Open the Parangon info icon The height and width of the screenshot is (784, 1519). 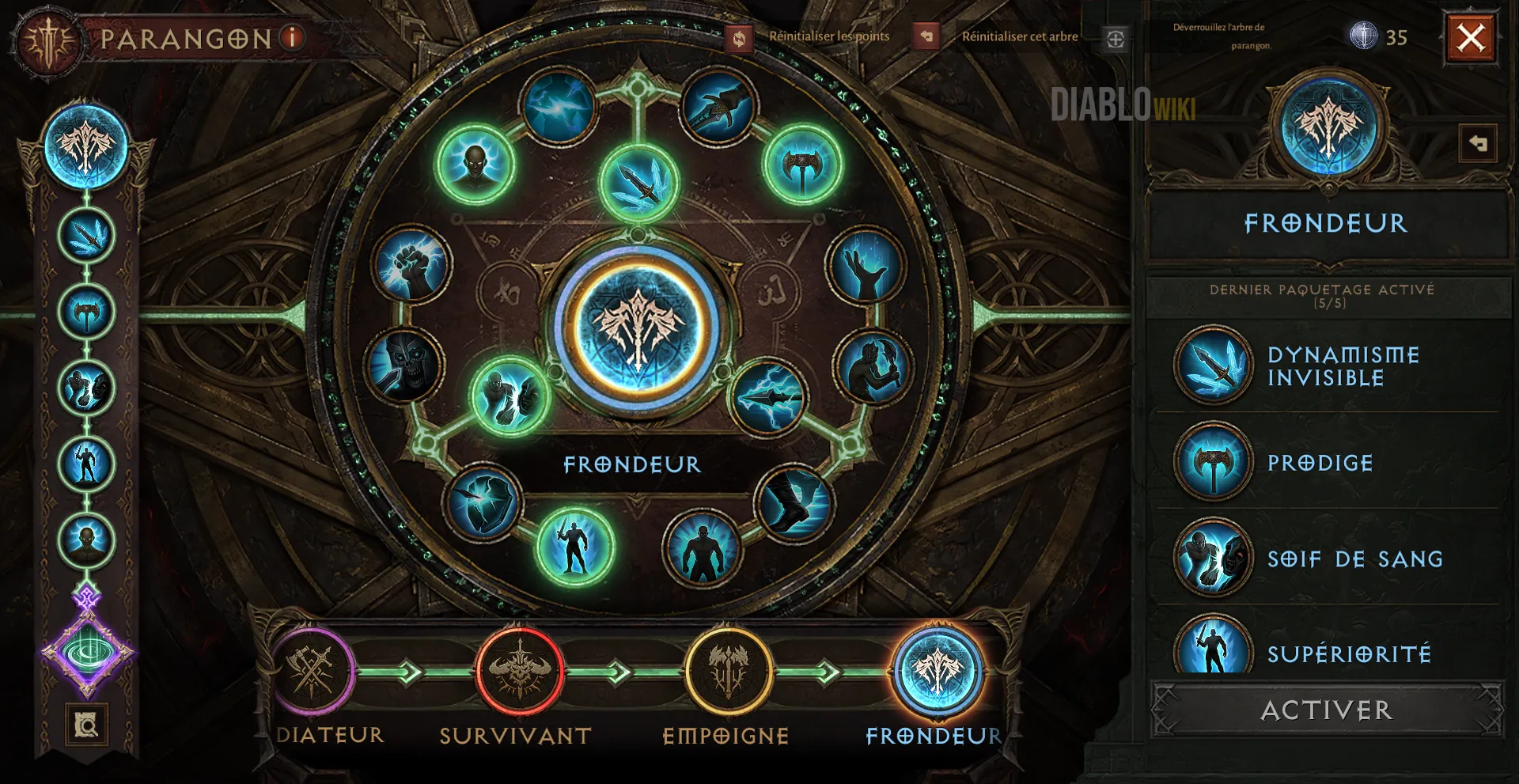point(293,37)
